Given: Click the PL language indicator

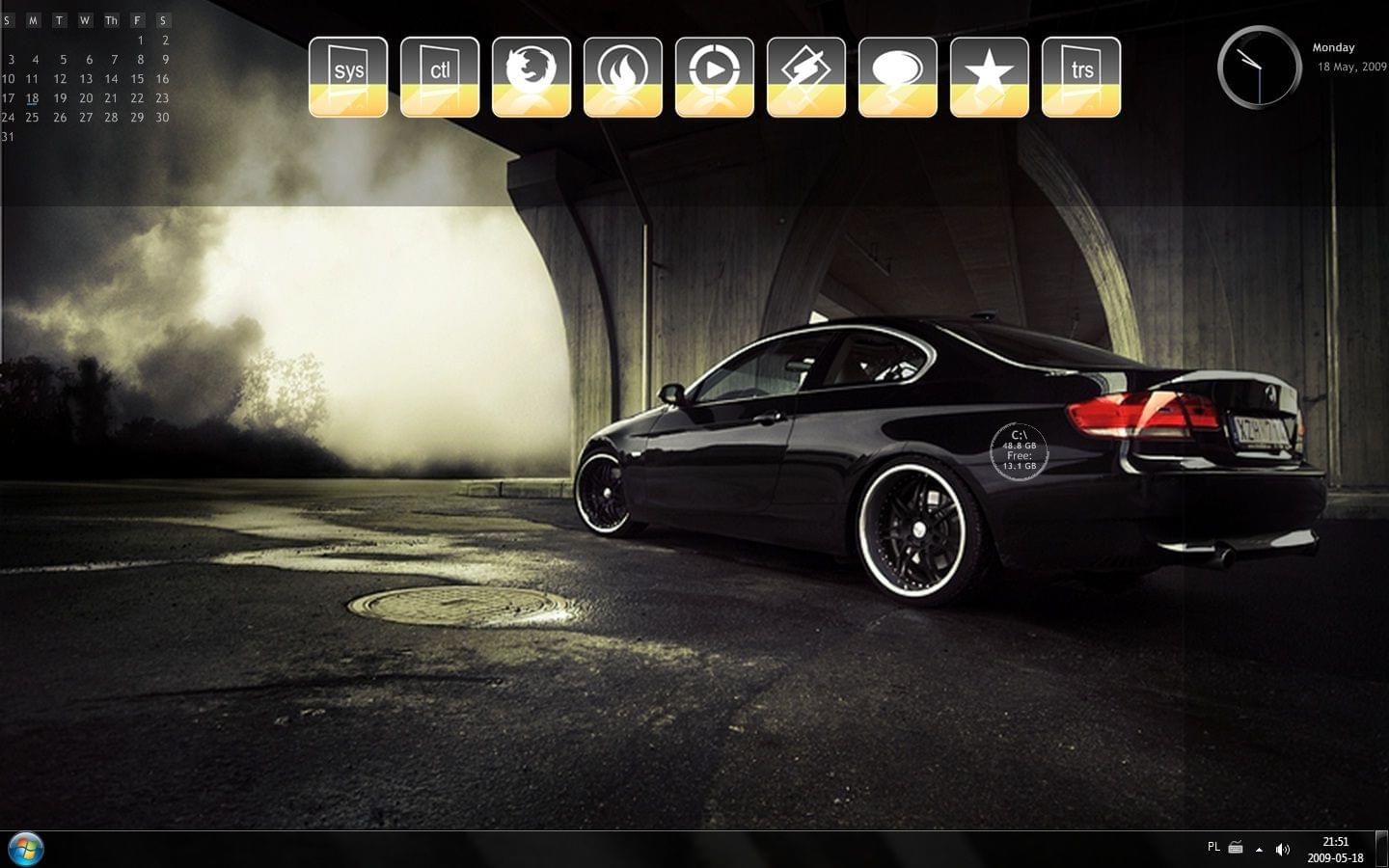Looking at the screenshot, I should 1213,847.
